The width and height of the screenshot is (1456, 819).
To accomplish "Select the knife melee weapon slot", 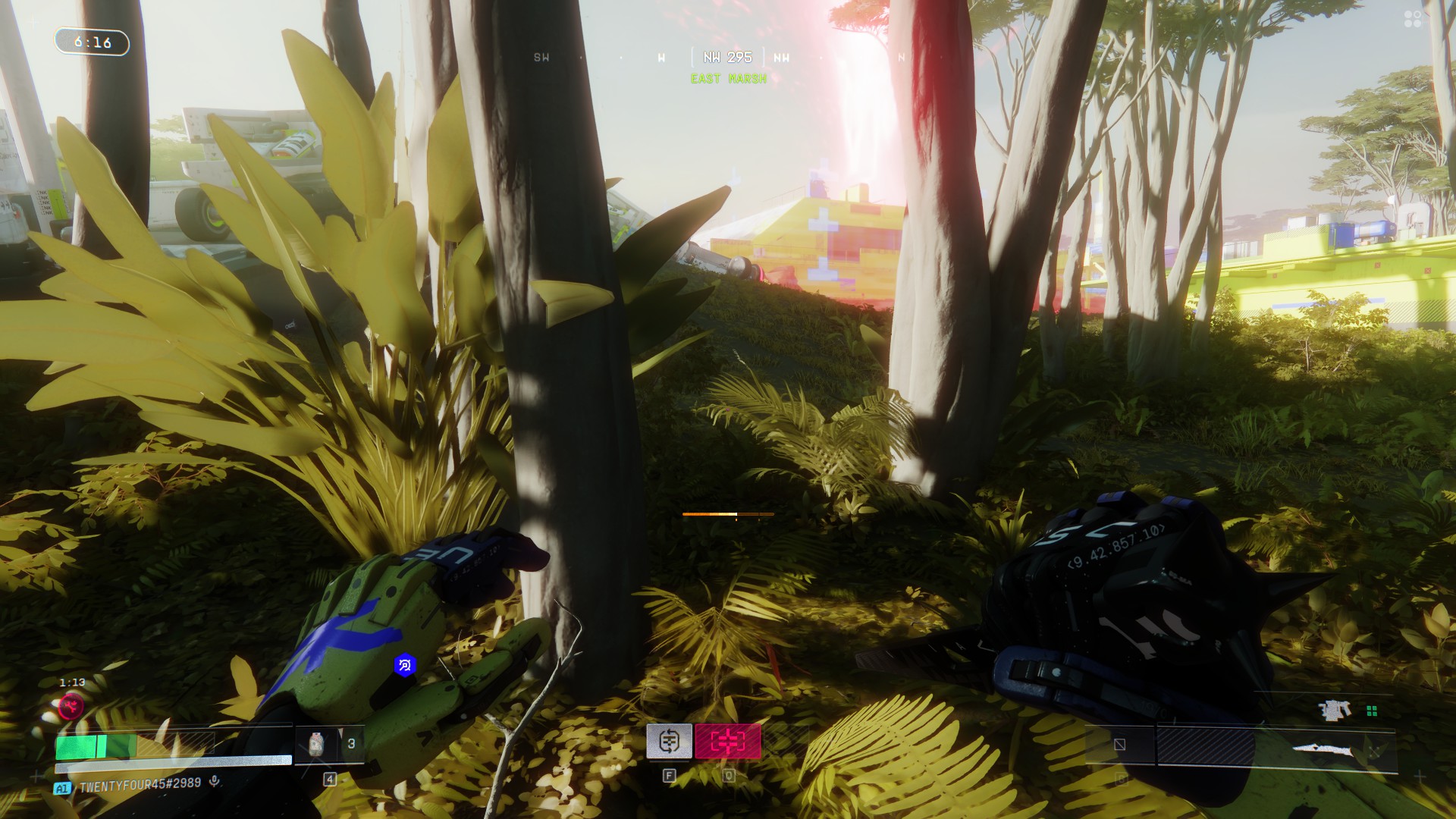I will (x=1323, y=750).
